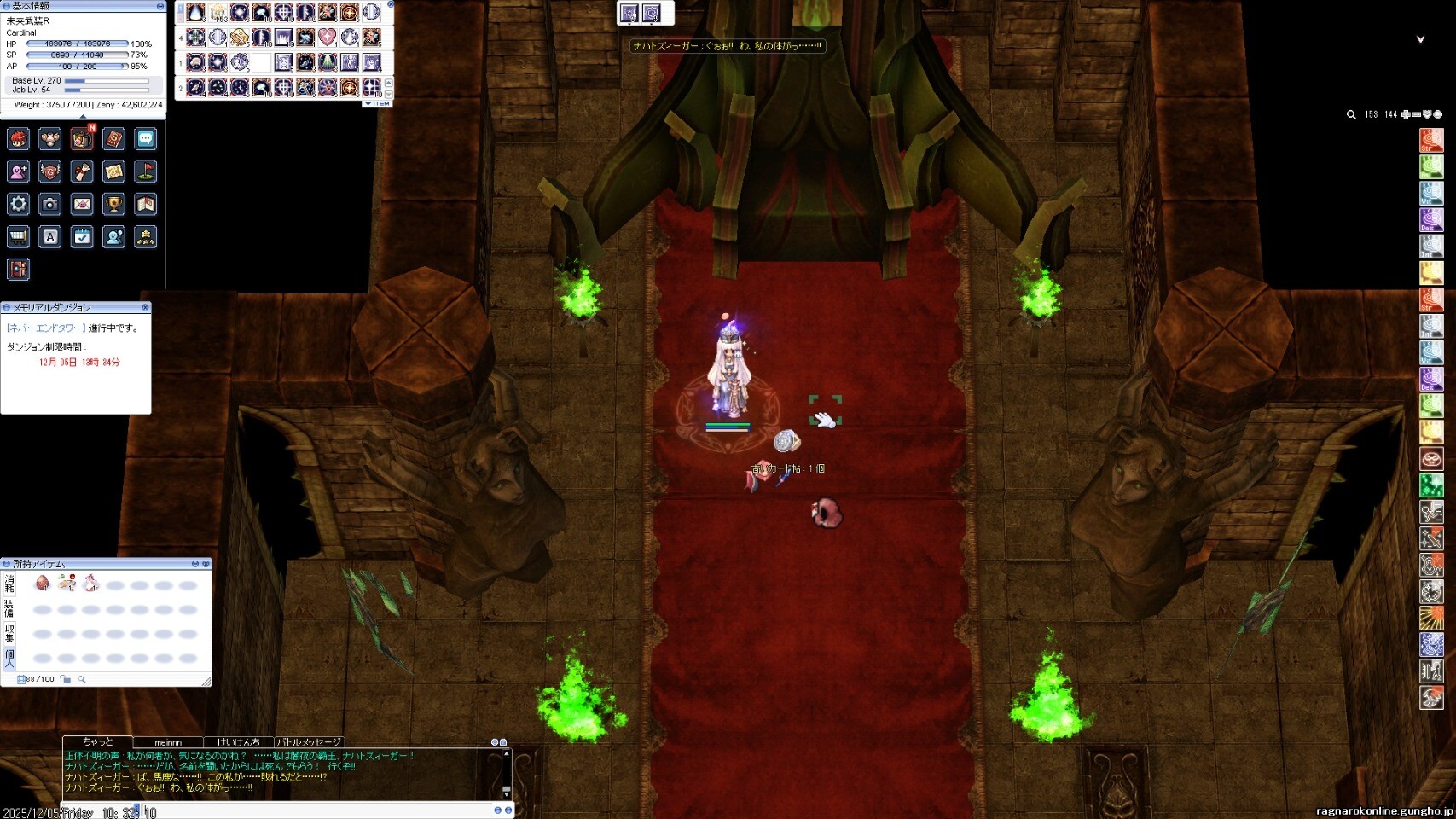Minimize the 基本情報 basic info window

[160, 6]
